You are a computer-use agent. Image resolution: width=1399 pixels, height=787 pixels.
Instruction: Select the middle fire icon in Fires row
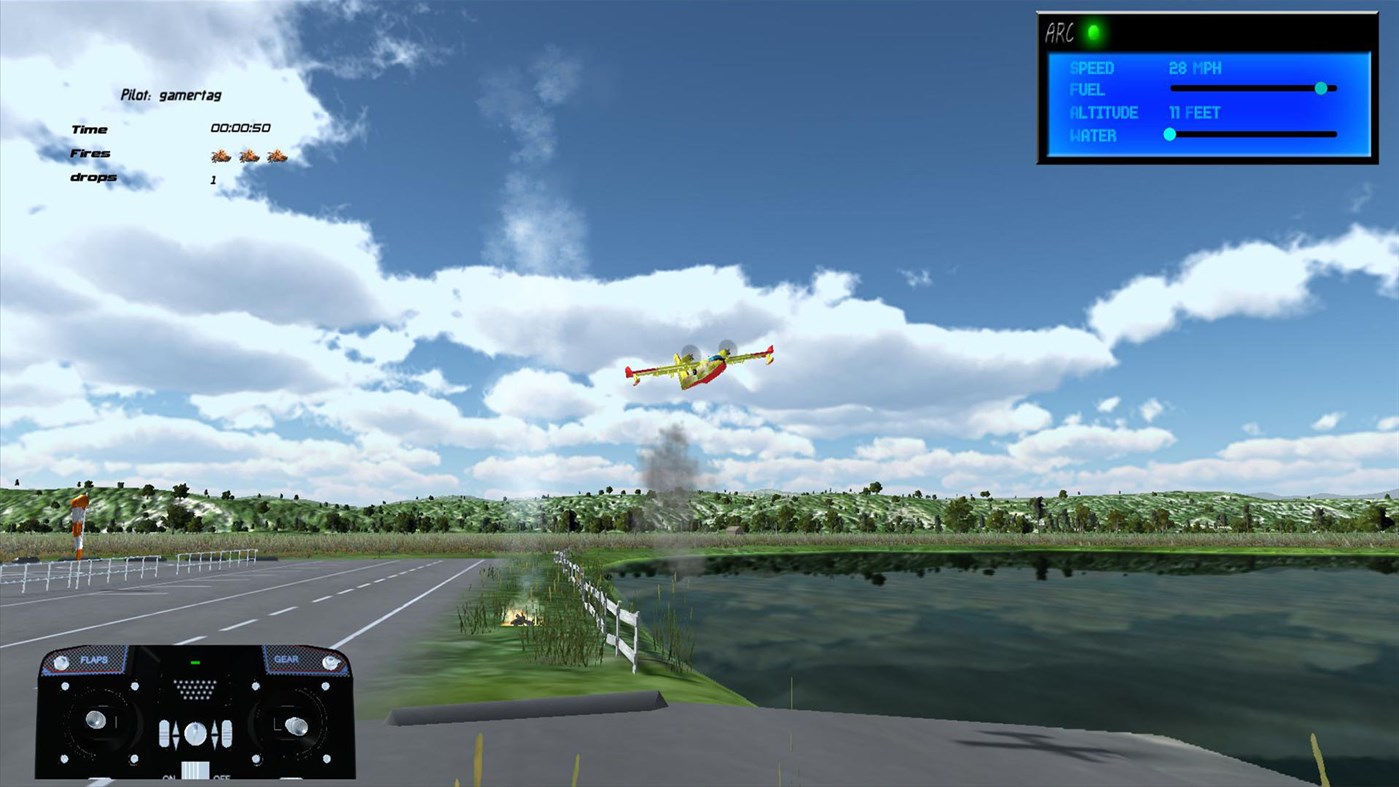point(248,155)
